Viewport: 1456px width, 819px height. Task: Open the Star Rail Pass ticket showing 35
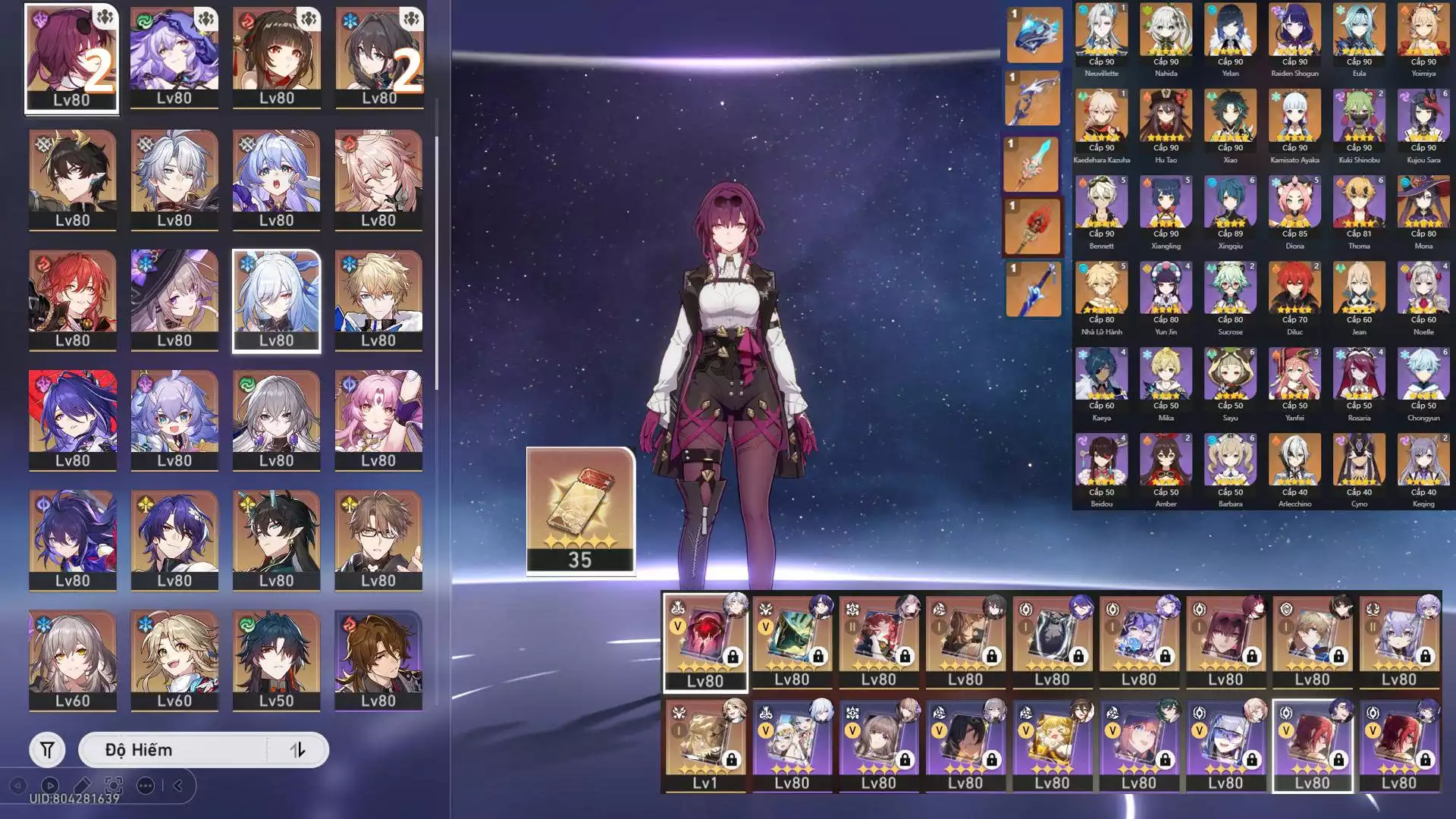coord(580,510)
